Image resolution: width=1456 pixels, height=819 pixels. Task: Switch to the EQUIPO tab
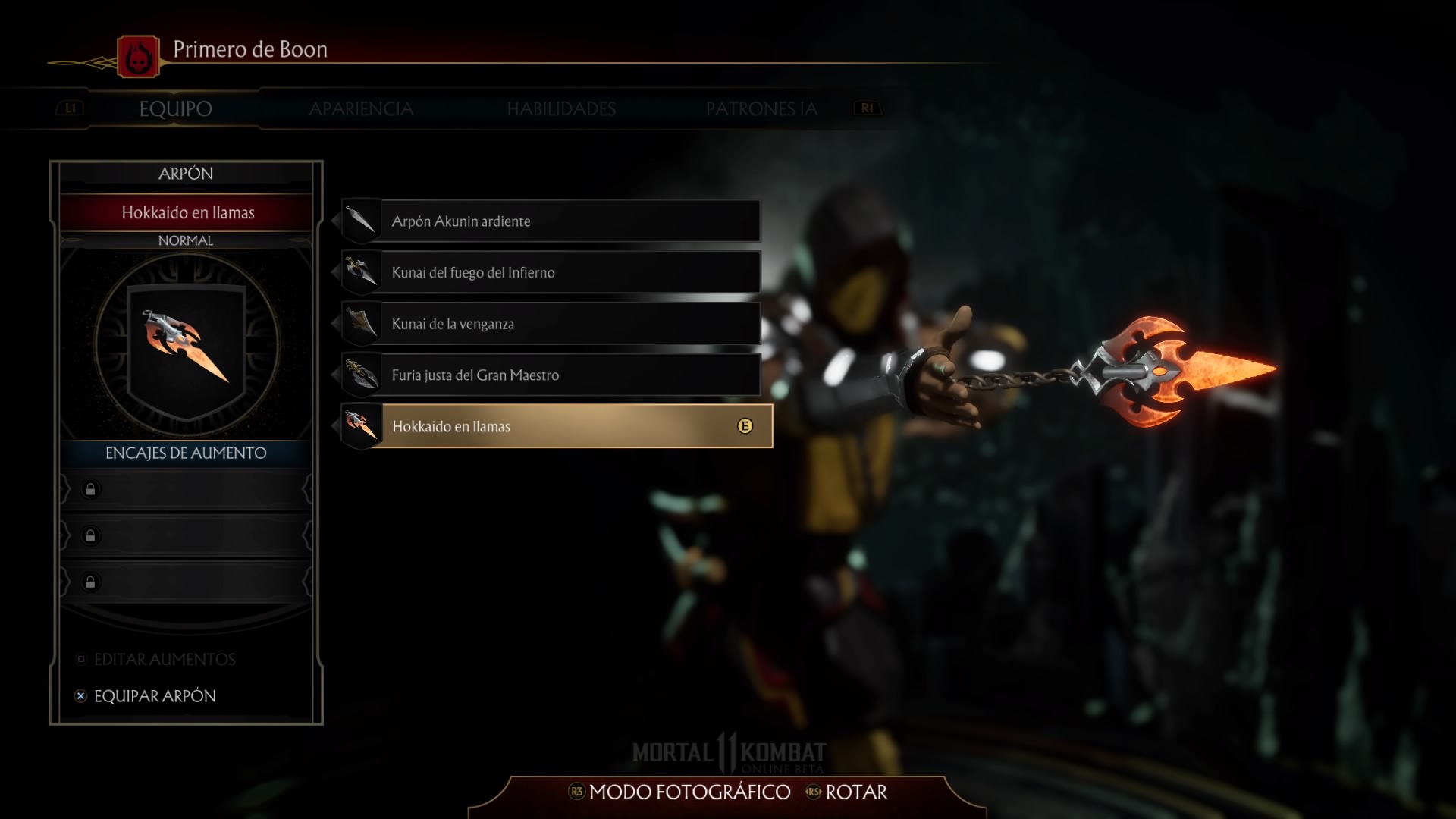click(x=175, y=108)
